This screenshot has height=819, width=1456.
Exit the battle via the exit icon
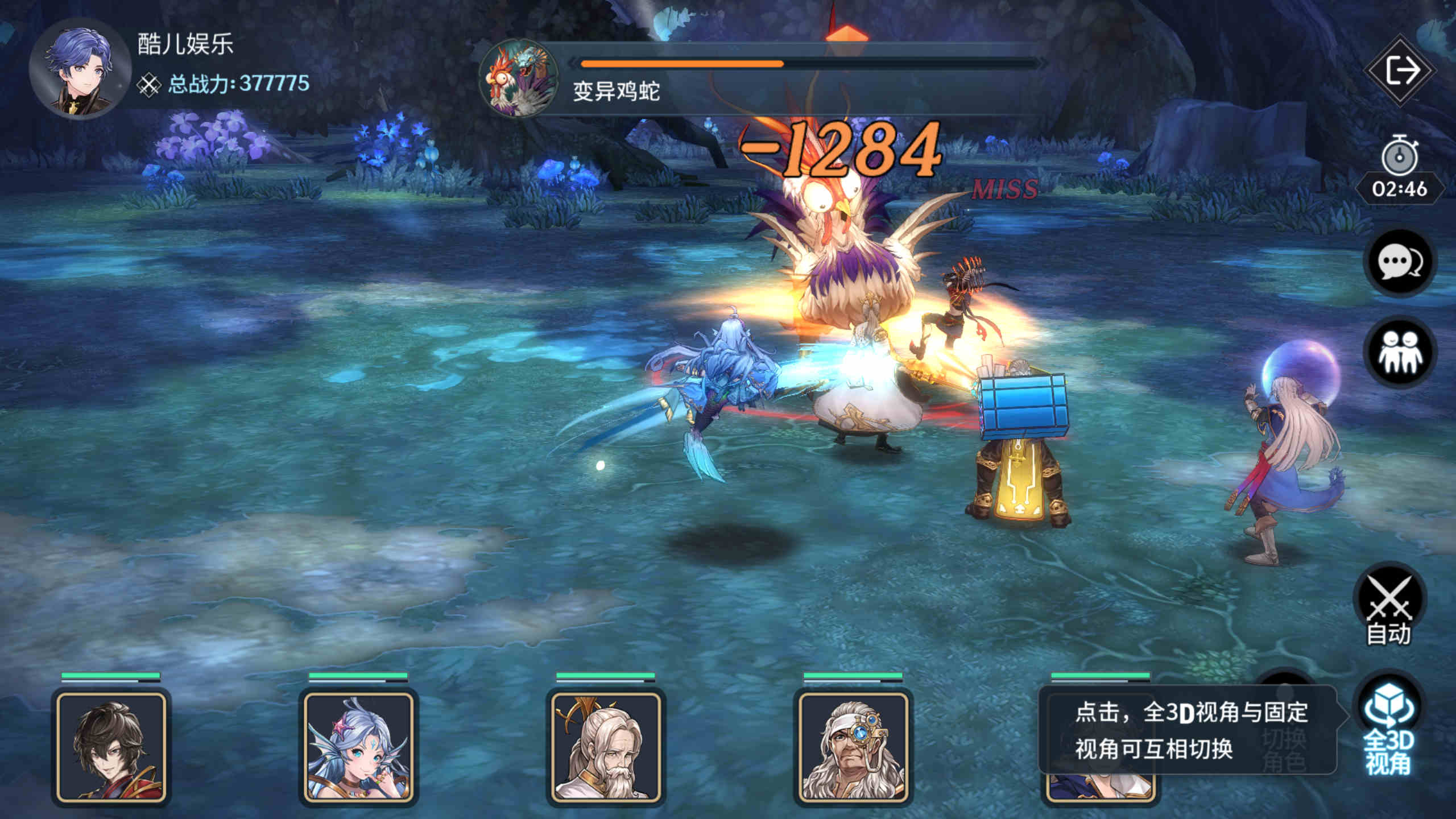(1400, 71)
